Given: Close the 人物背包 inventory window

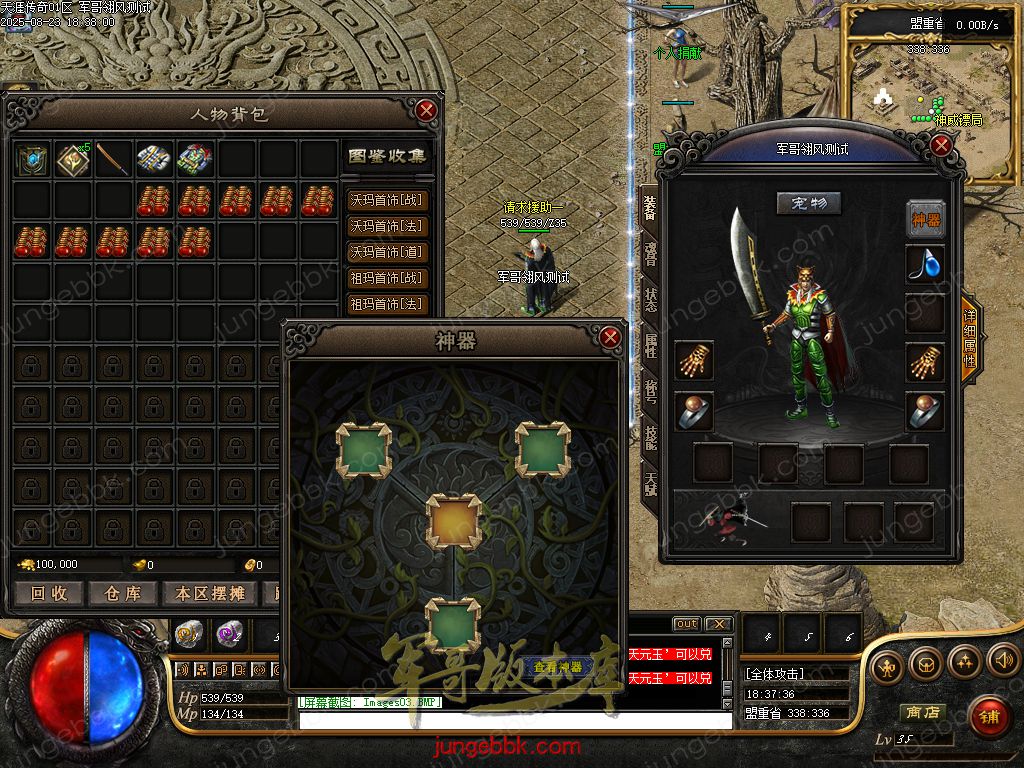Looking at the screenshot, I should pyautogui.click(x=427, y=110).
